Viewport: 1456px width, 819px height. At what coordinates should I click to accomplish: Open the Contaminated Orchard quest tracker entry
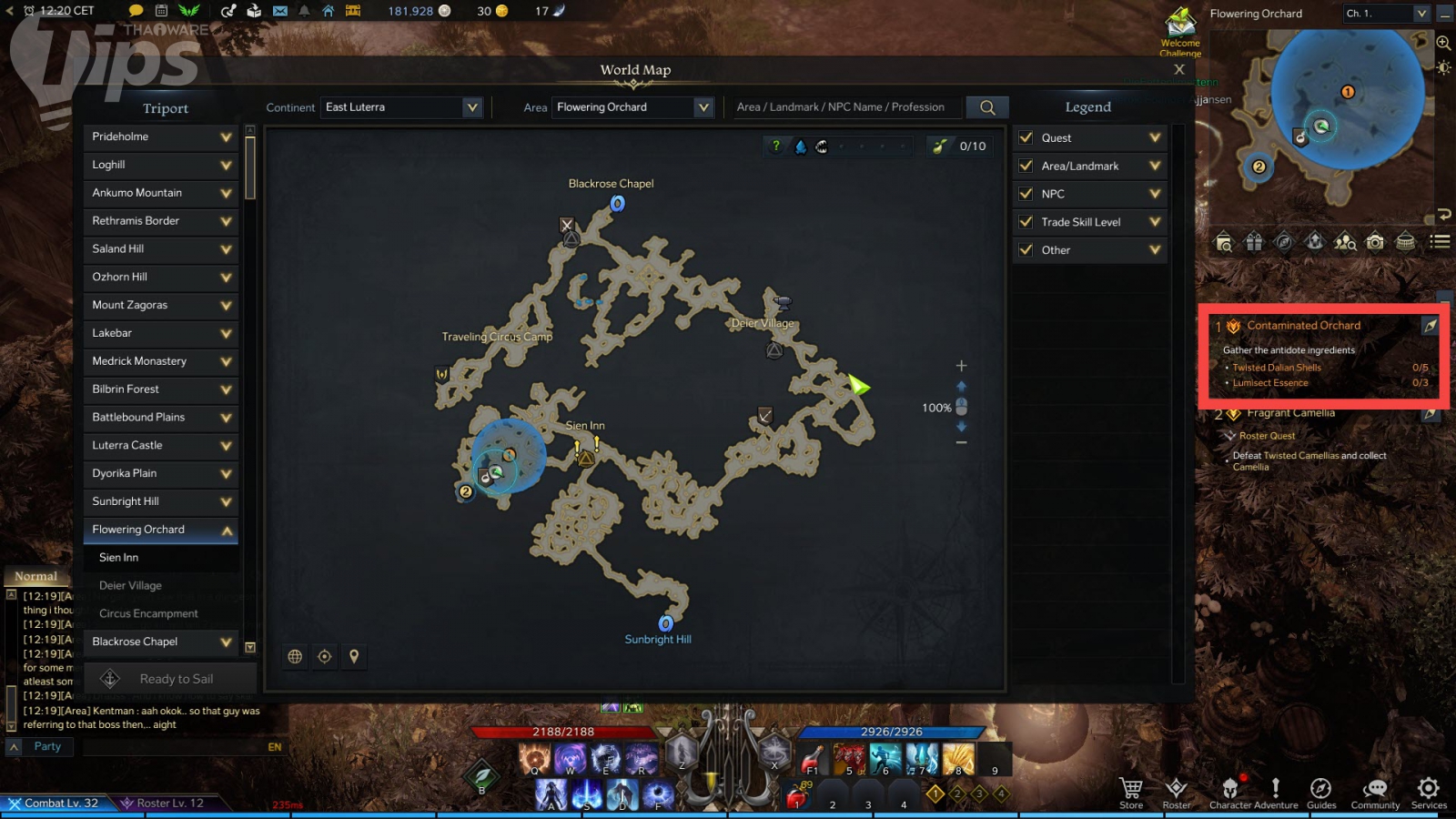click(x=1303, y=326)
